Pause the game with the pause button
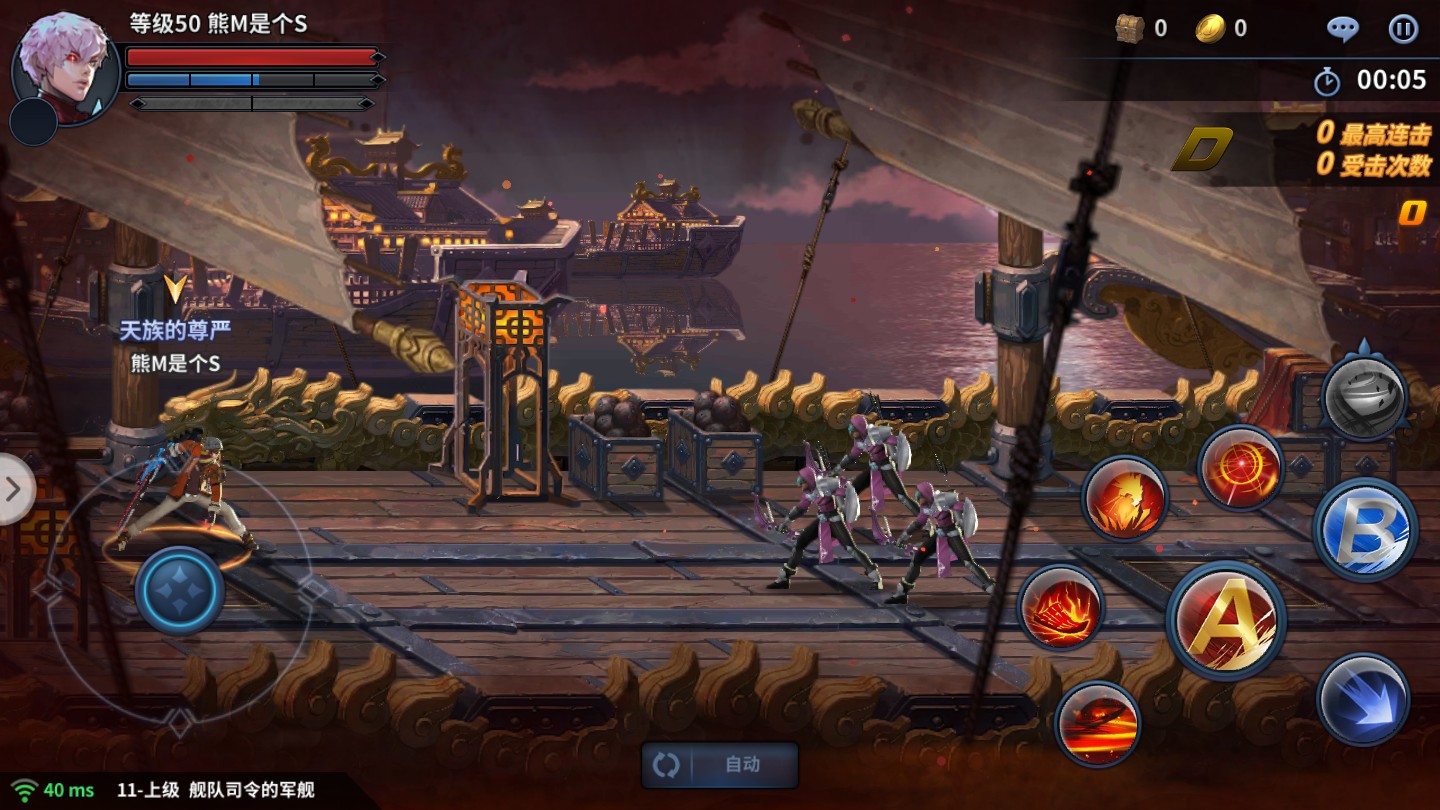Viewport: 1440px width, 810px height. [x=1403, y=29]
